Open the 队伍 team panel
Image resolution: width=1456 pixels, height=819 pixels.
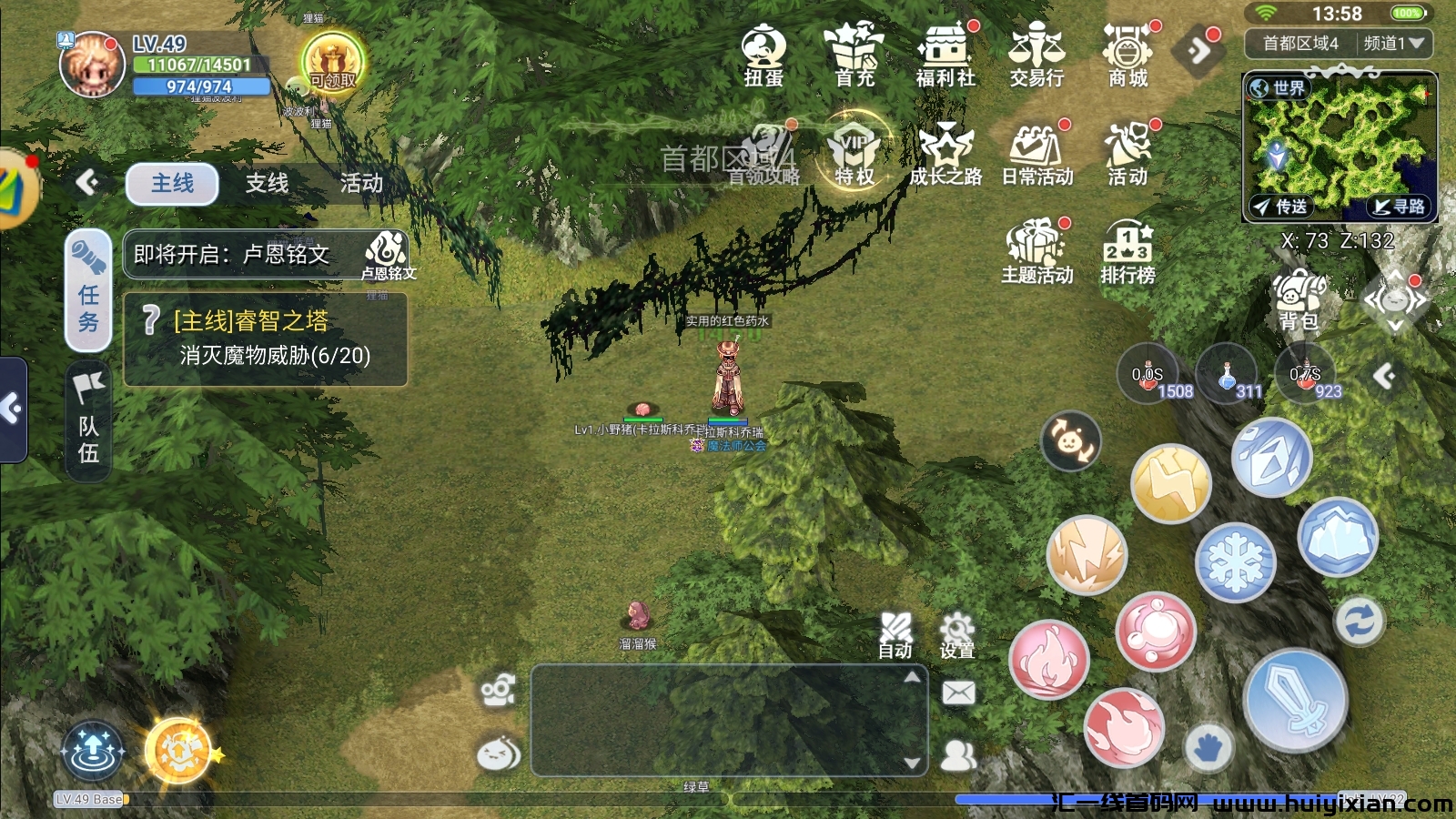(x=88, y=421)
